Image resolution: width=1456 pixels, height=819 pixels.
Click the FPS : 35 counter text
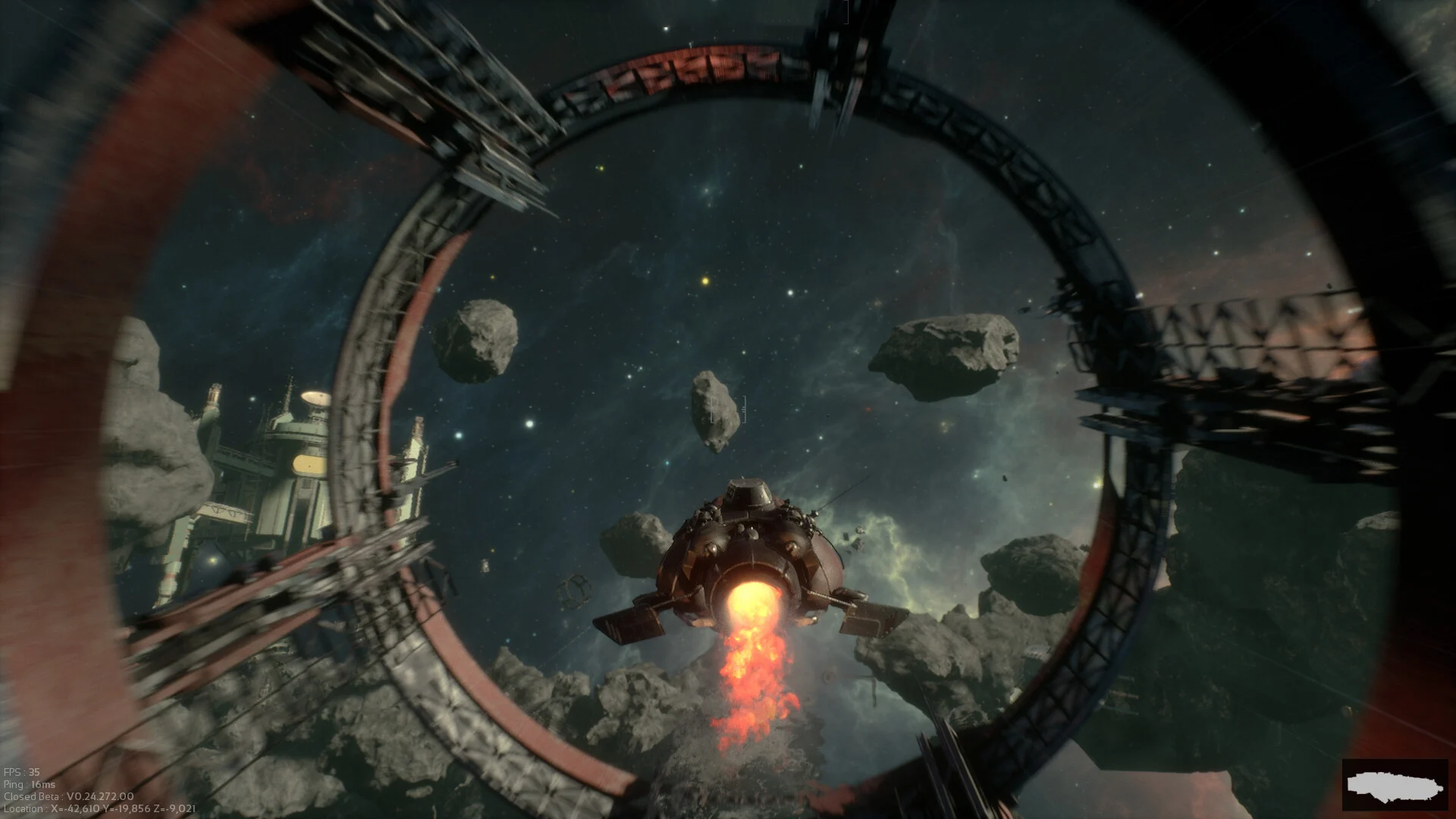click(23, 770)
